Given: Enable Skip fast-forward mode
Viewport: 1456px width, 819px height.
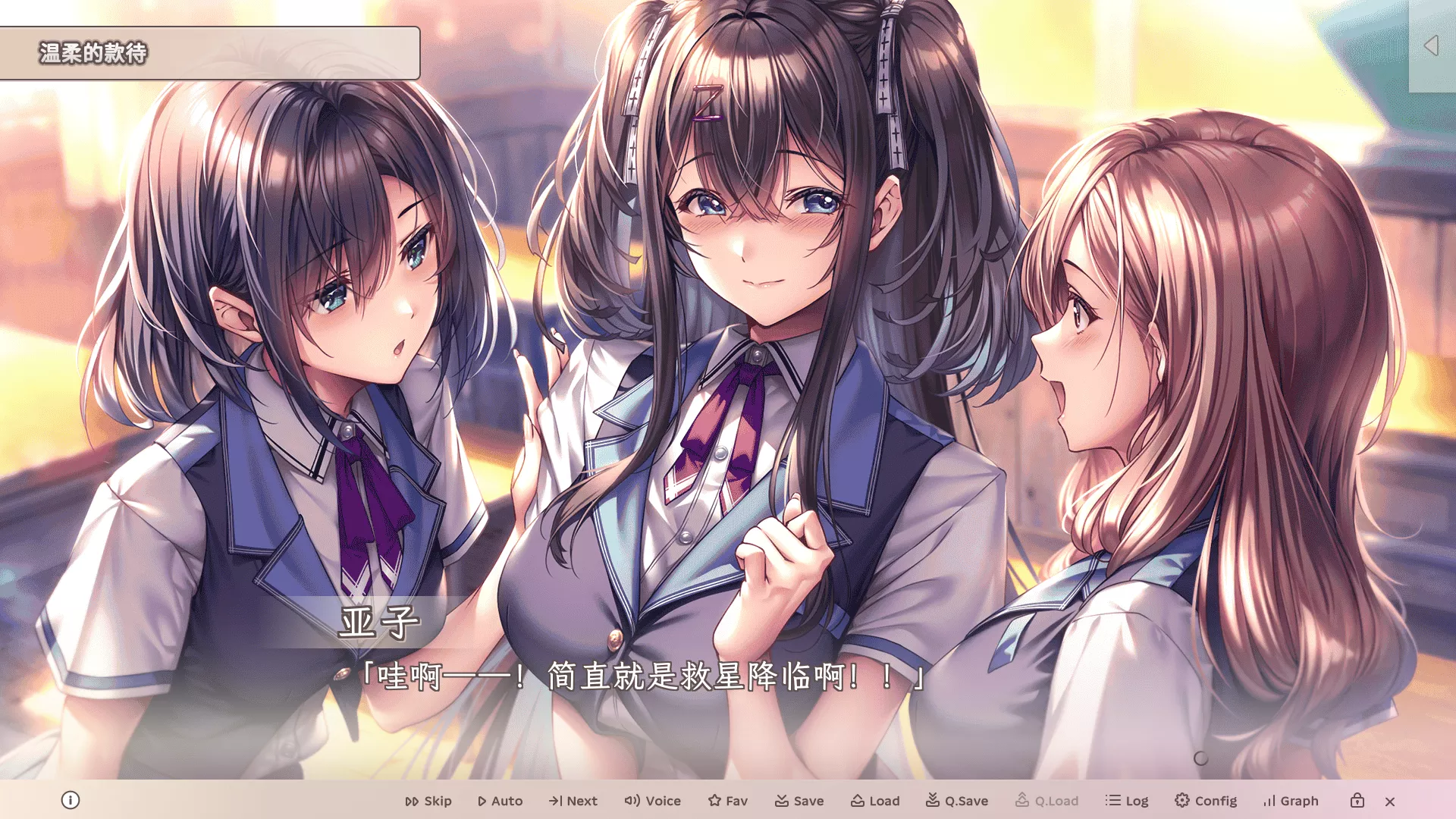Looking at the screenshot, I should (428, 800).
